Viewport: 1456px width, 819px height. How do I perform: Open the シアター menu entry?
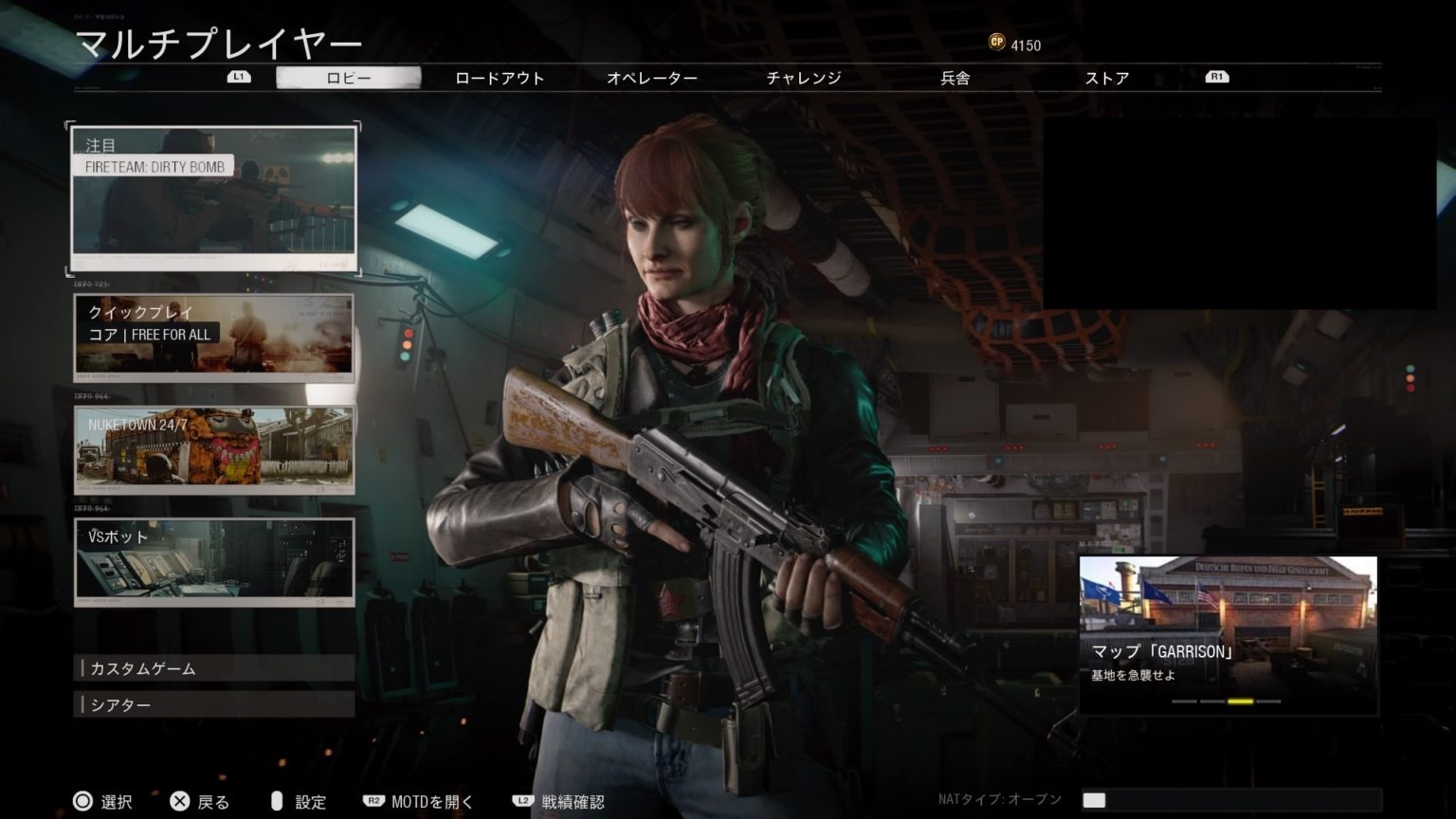214,704
